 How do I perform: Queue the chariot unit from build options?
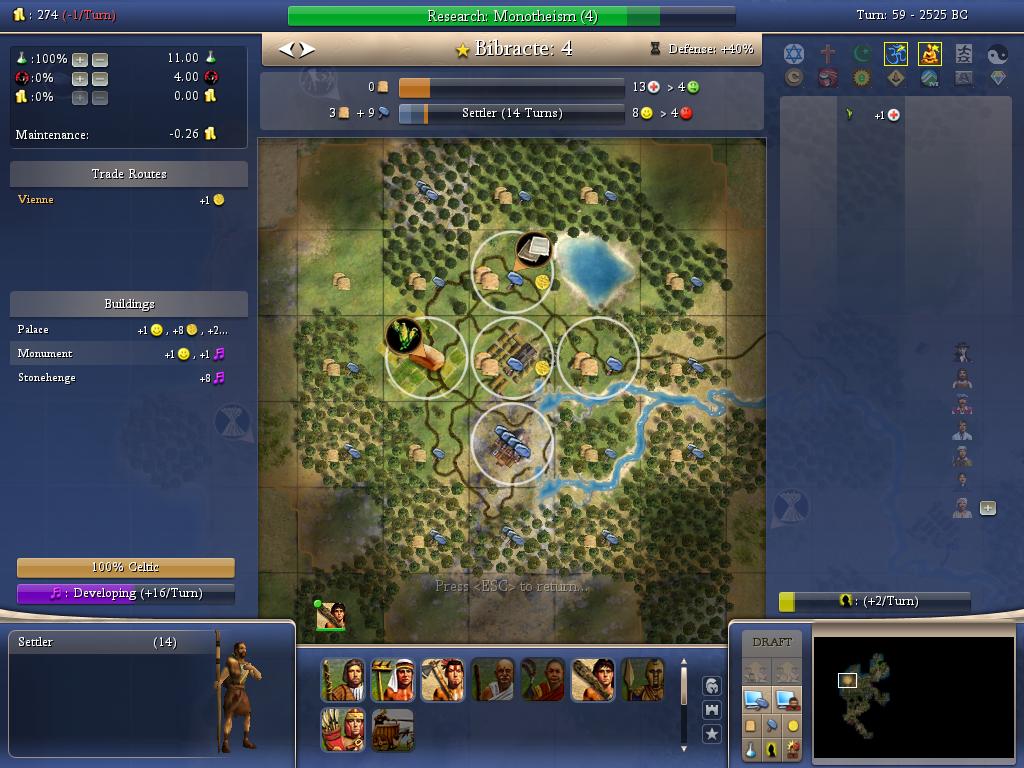393,730
